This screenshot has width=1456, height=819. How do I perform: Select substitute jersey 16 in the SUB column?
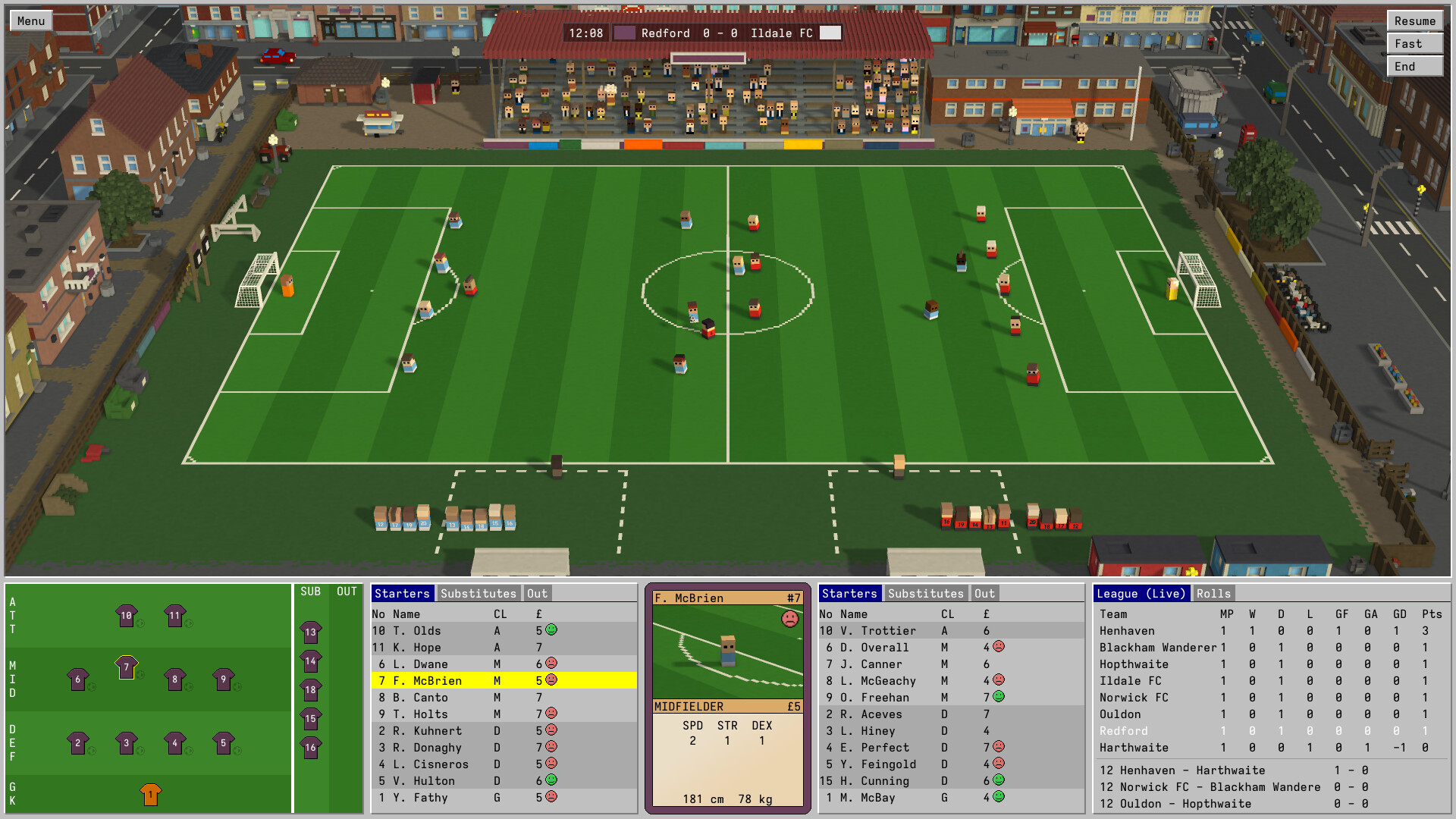pyautogui.click(x=311, y=747)
